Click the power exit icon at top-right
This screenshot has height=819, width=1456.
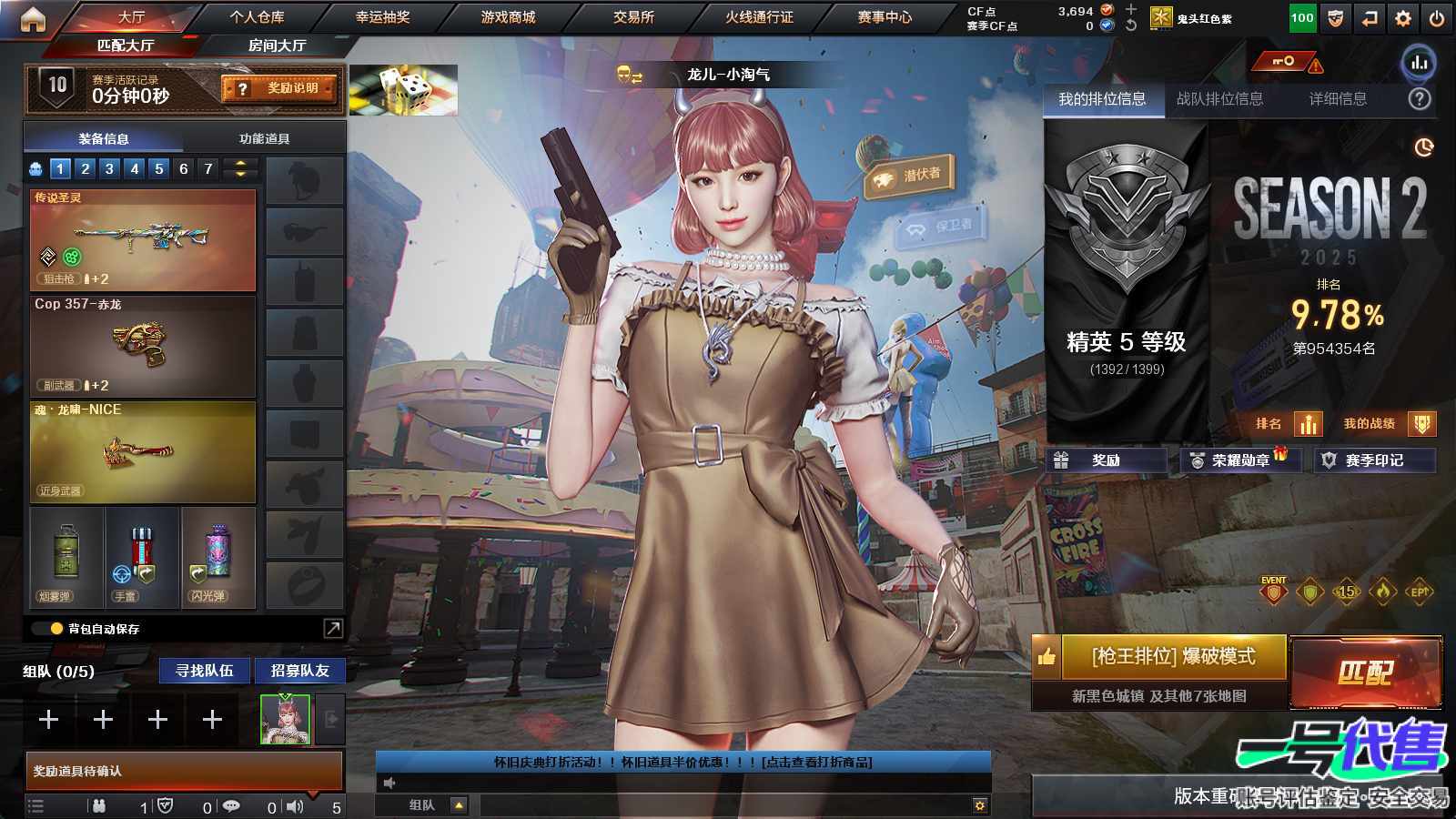(x=1436, y=15)
